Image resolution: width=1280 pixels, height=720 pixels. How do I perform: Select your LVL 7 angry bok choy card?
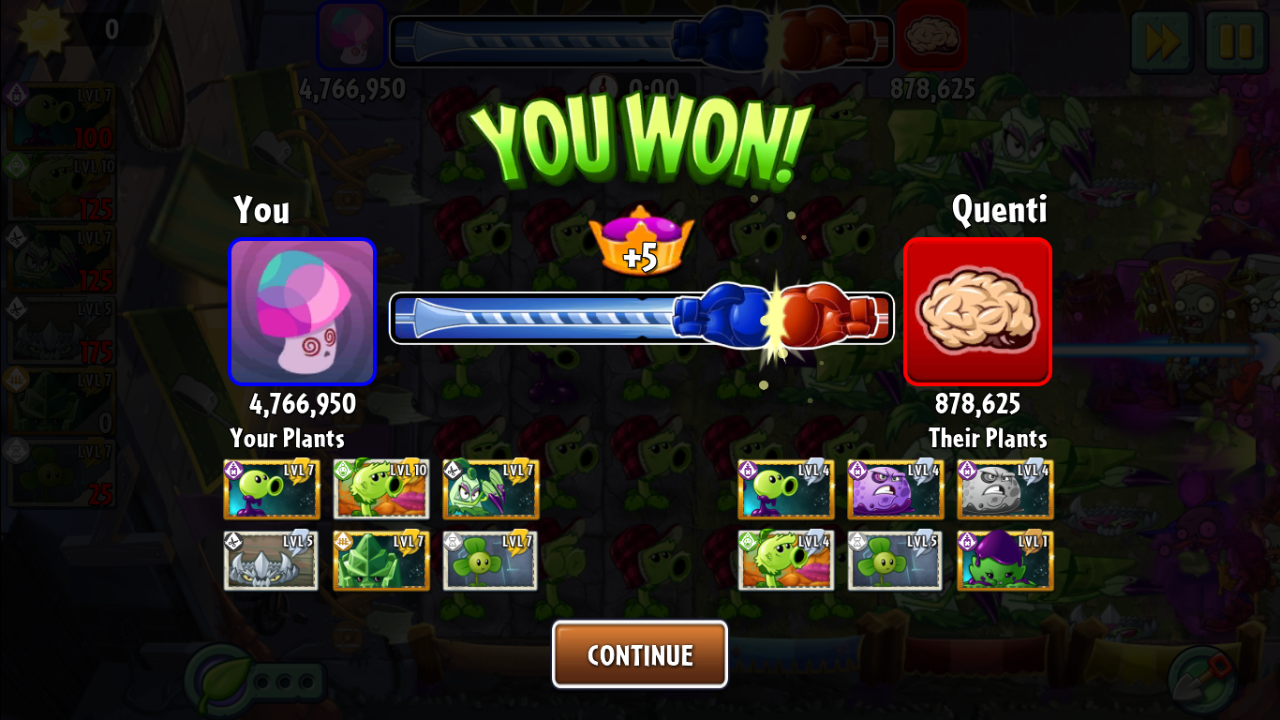click(x=491, y=489)
